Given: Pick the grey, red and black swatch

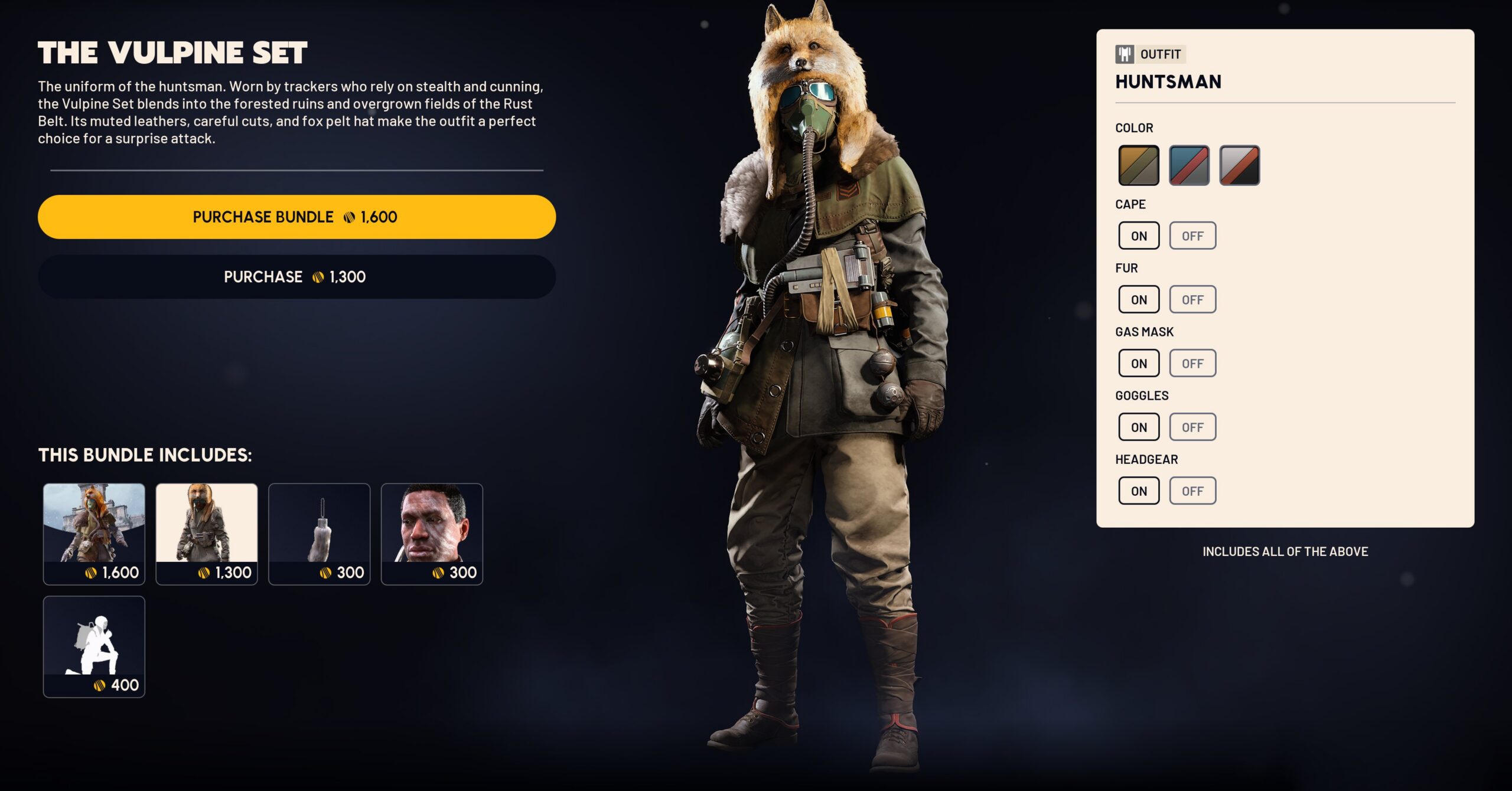Looking at the screenshot, I should tap(1239, 165).
